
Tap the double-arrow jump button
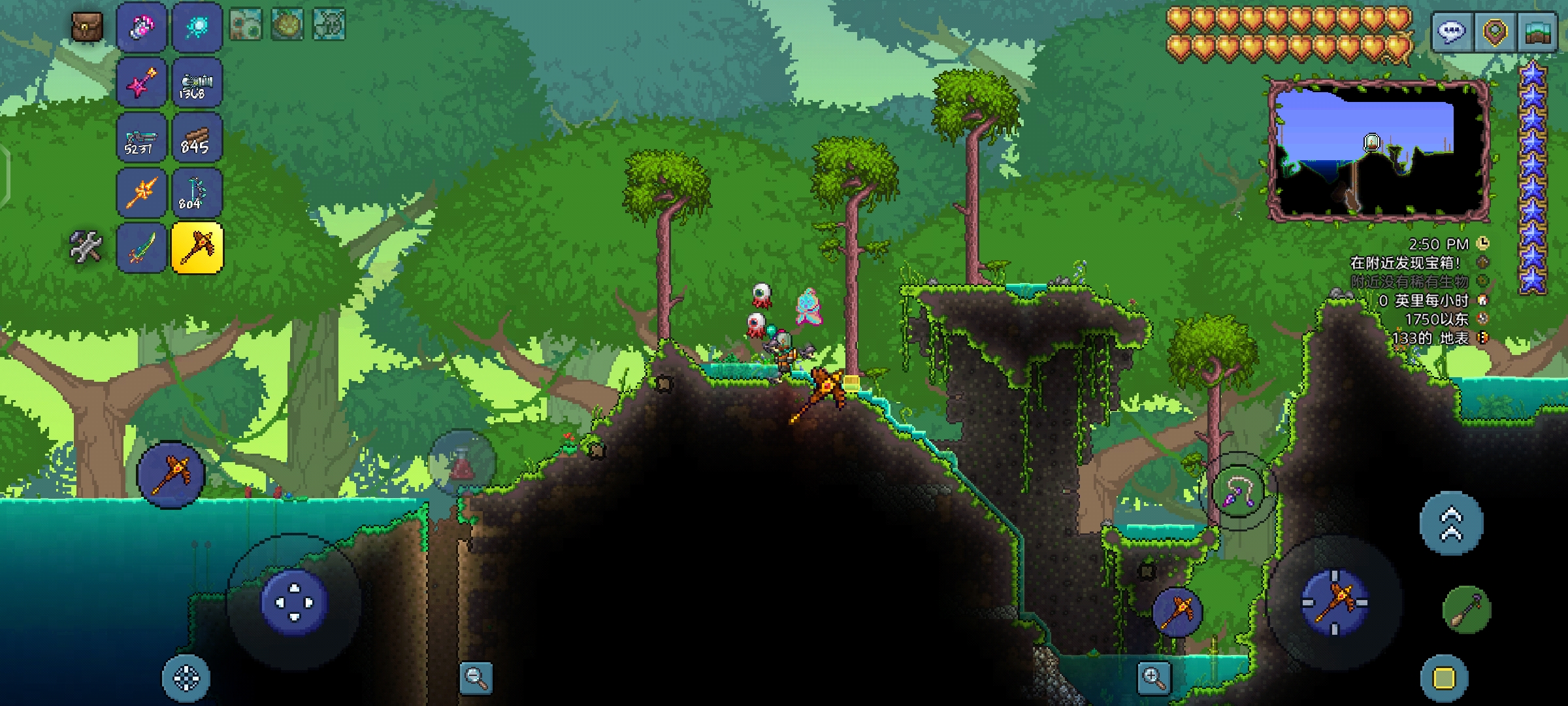click(x=1451, y=524)
